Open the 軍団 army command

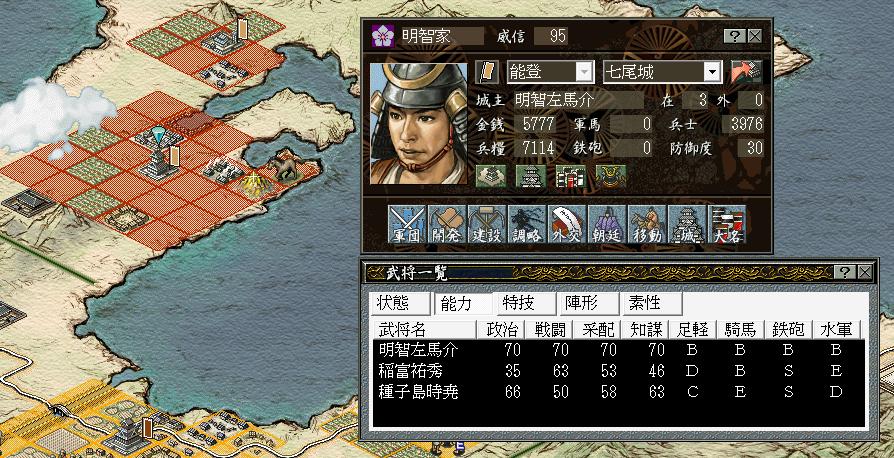coord(403,226)
